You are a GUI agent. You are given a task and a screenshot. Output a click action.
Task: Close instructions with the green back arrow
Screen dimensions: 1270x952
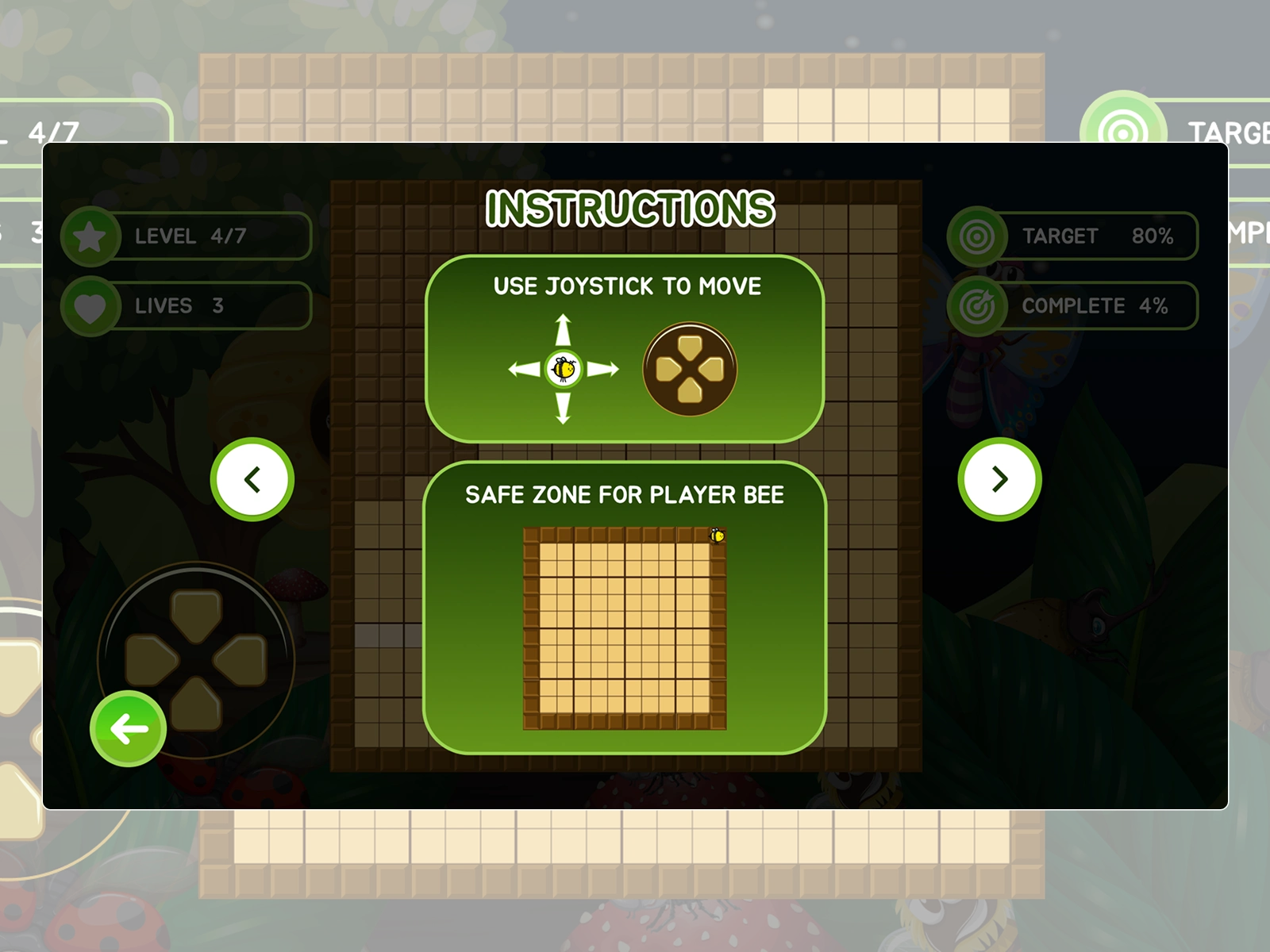click(x=129, y=728)
